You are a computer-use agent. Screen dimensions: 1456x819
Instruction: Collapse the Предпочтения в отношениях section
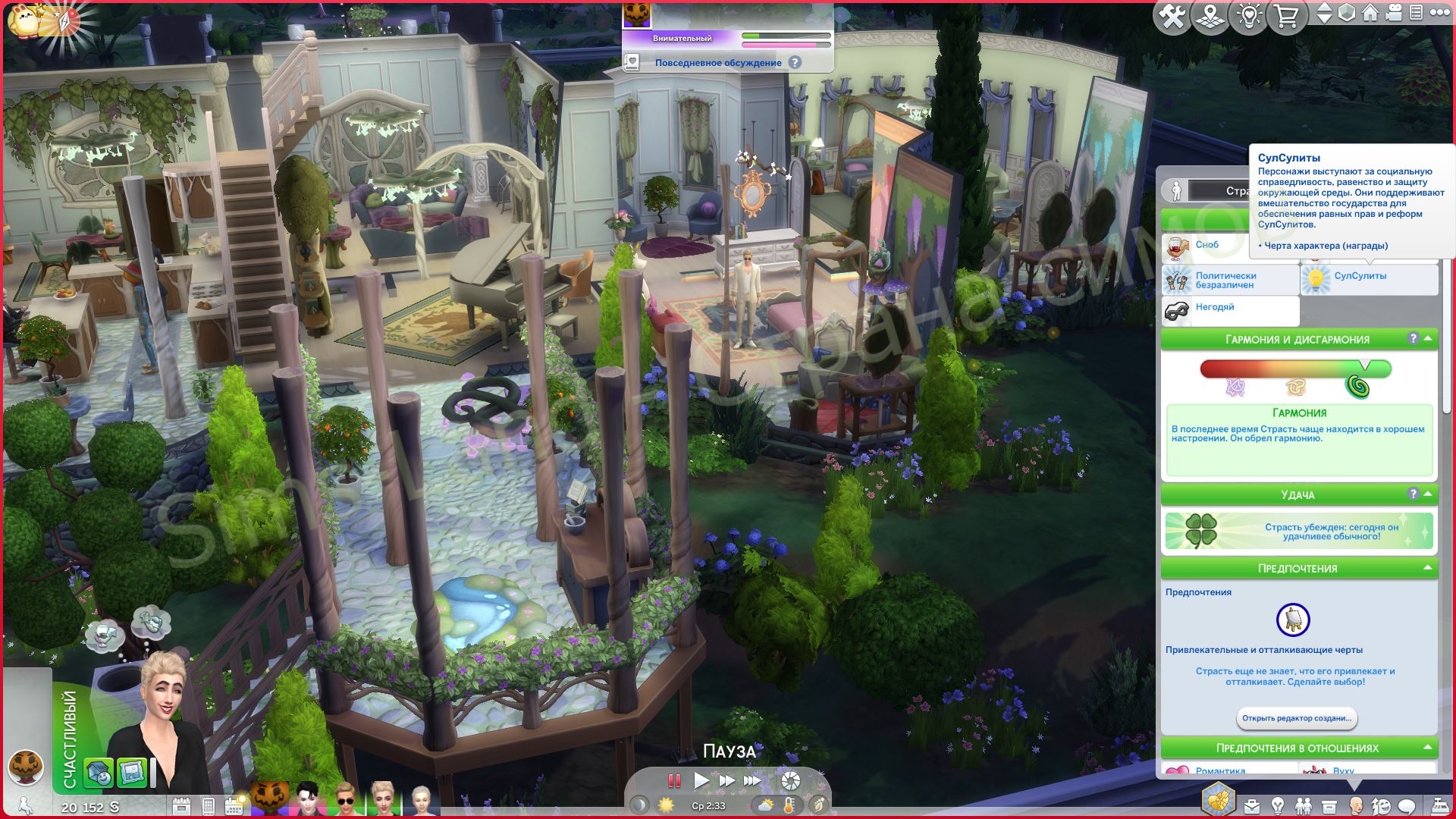pos(1428,748)
